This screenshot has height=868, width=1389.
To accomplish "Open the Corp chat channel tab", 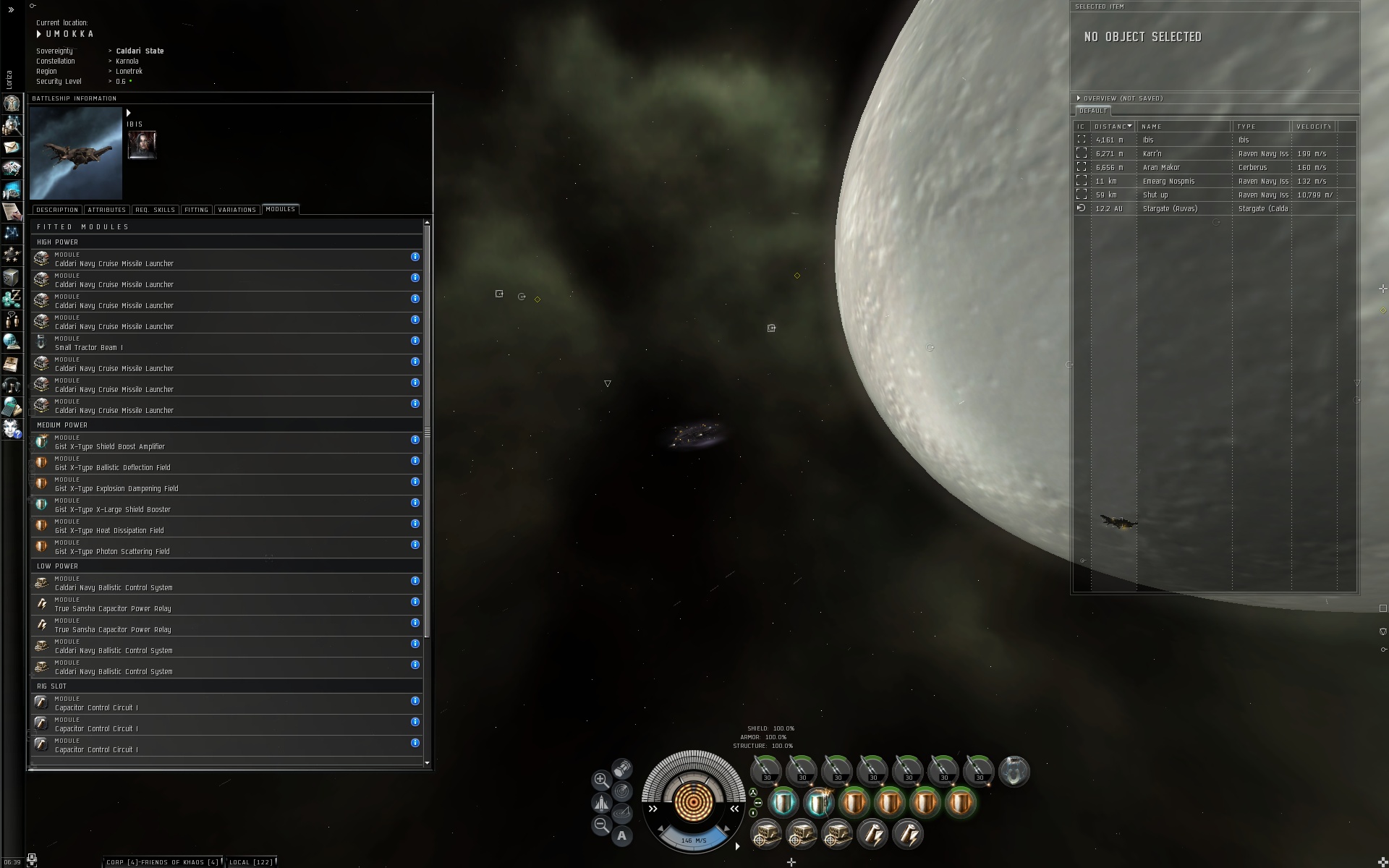I will (162, 861).
